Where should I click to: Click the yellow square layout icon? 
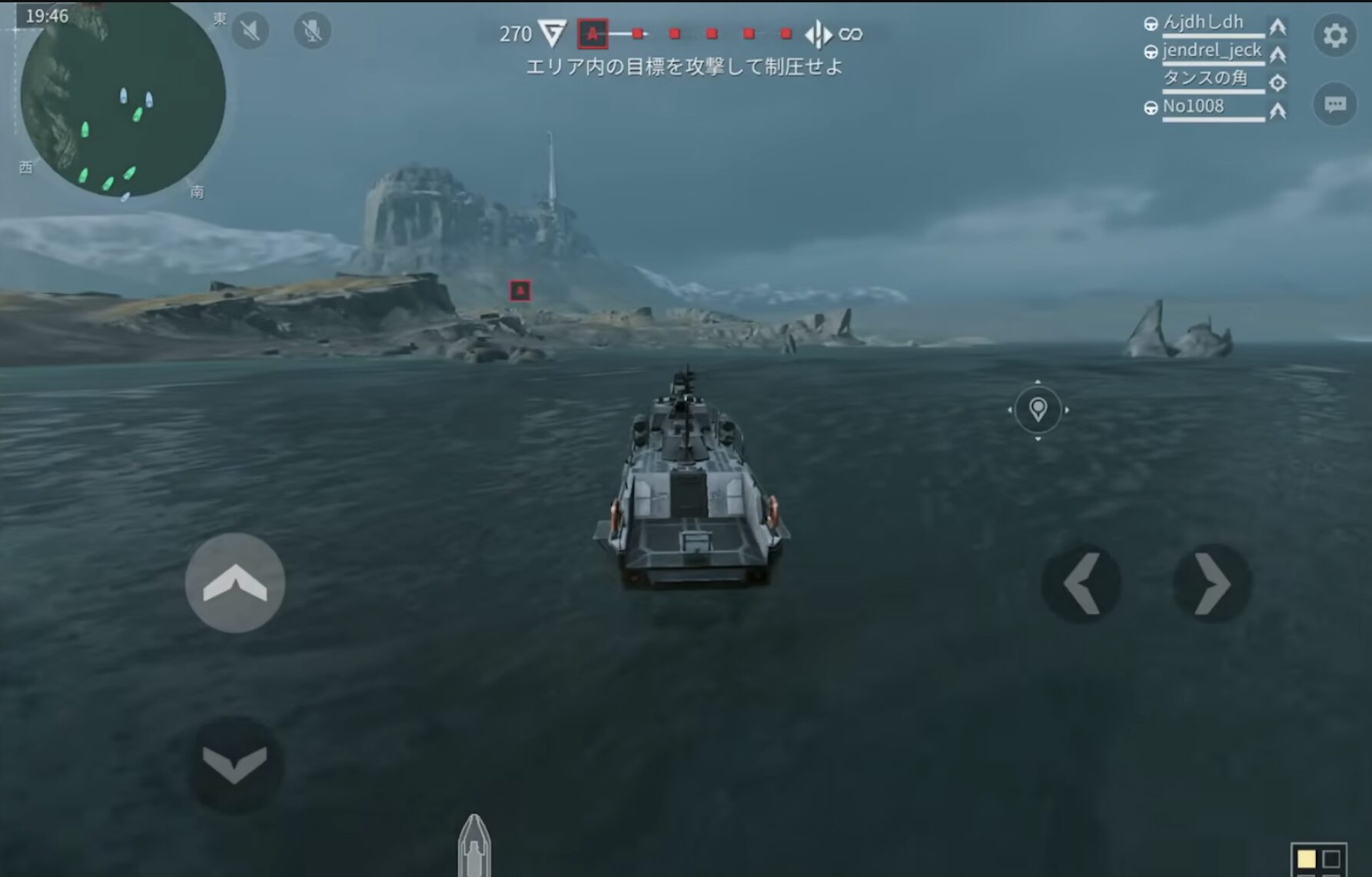pyautogui.click(x=1307, y=859)
